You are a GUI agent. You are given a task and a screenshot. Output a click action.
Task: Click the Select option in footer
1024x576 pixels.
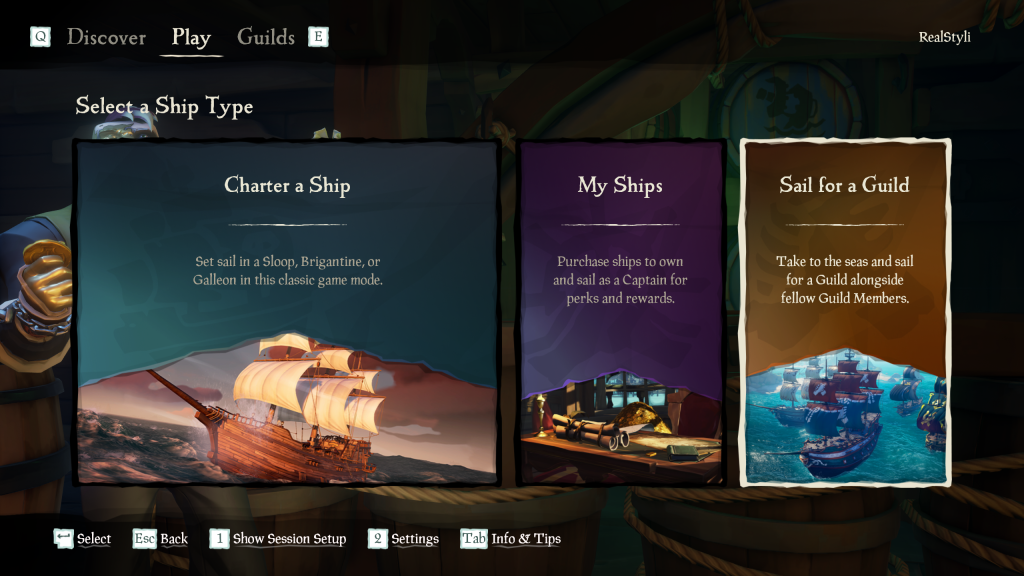[93, 539]
